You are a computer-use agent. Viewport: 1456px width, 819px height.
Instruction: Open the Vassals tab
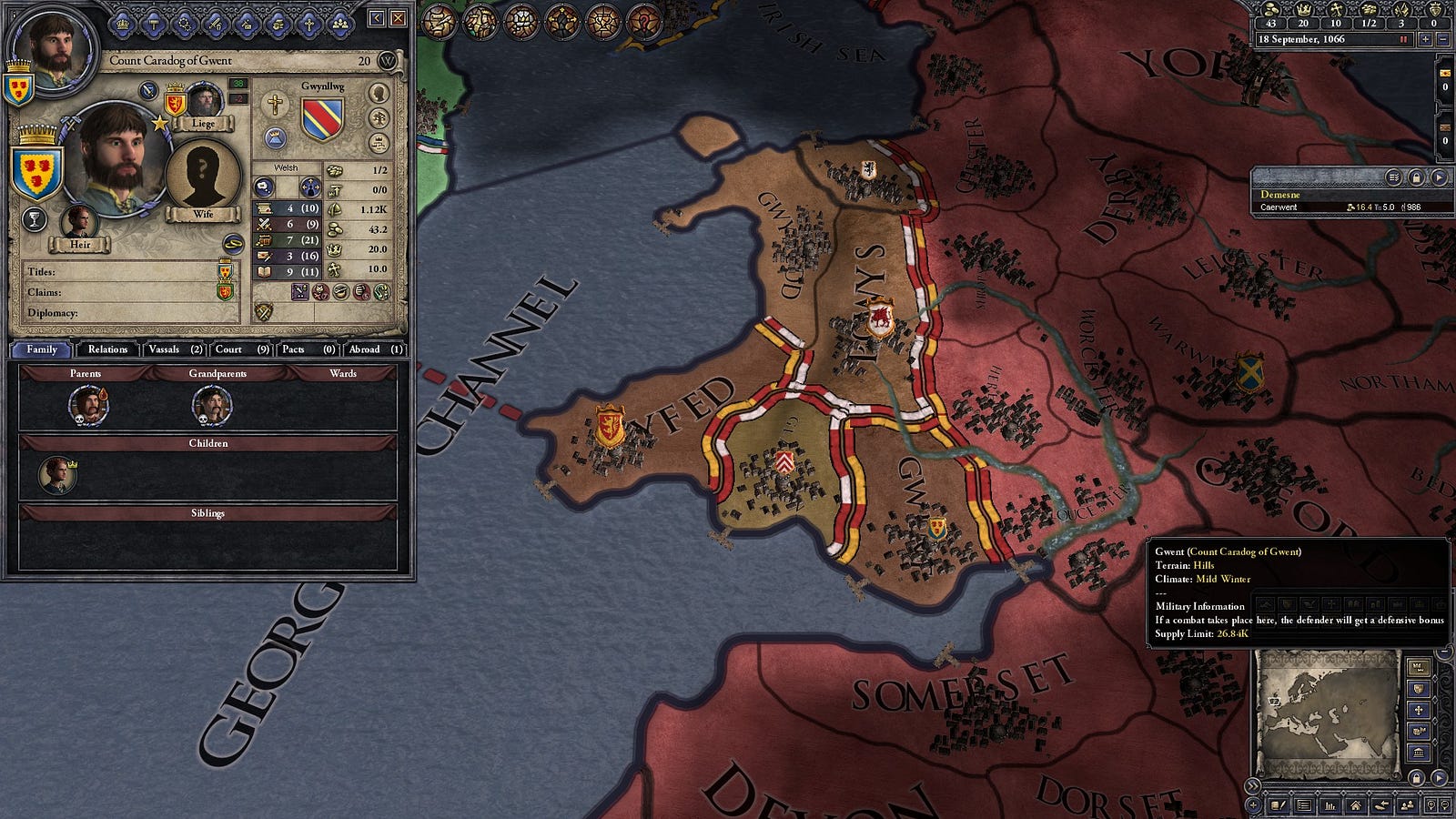coord(175,349)
